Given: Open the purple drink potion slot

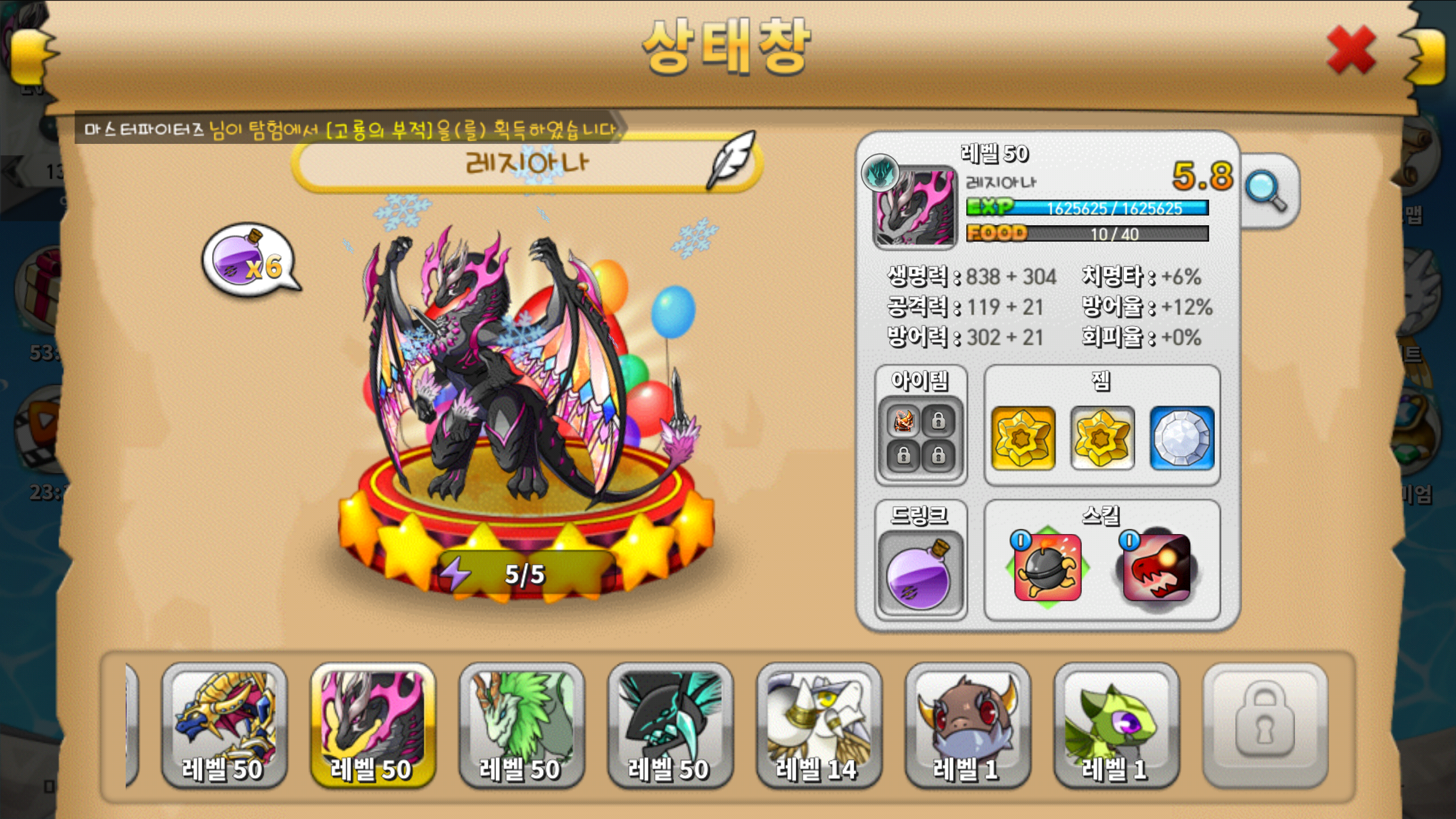Looking at the screenshot, I should coord(919,574).
